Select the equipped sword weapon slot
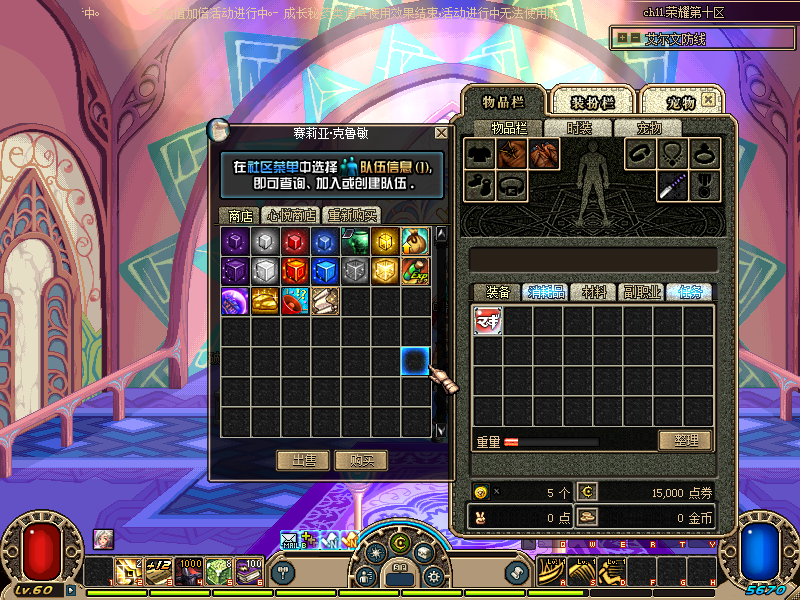This screenshot has width=800, height=600. pyautogui.click(x=672, y=184)
